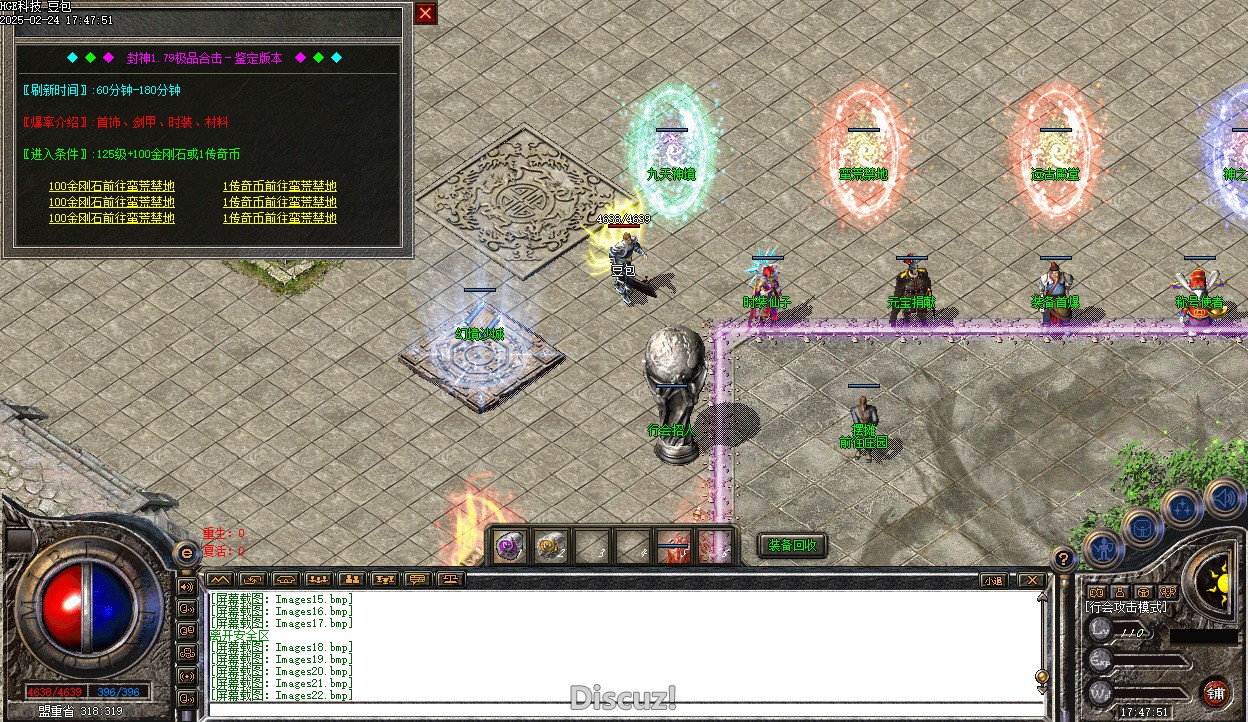Image resolution: width=1248 pixels, height=722 pixels.
Task: Use the gold scroll in hotbar slot 2
Action: (551, 547)
